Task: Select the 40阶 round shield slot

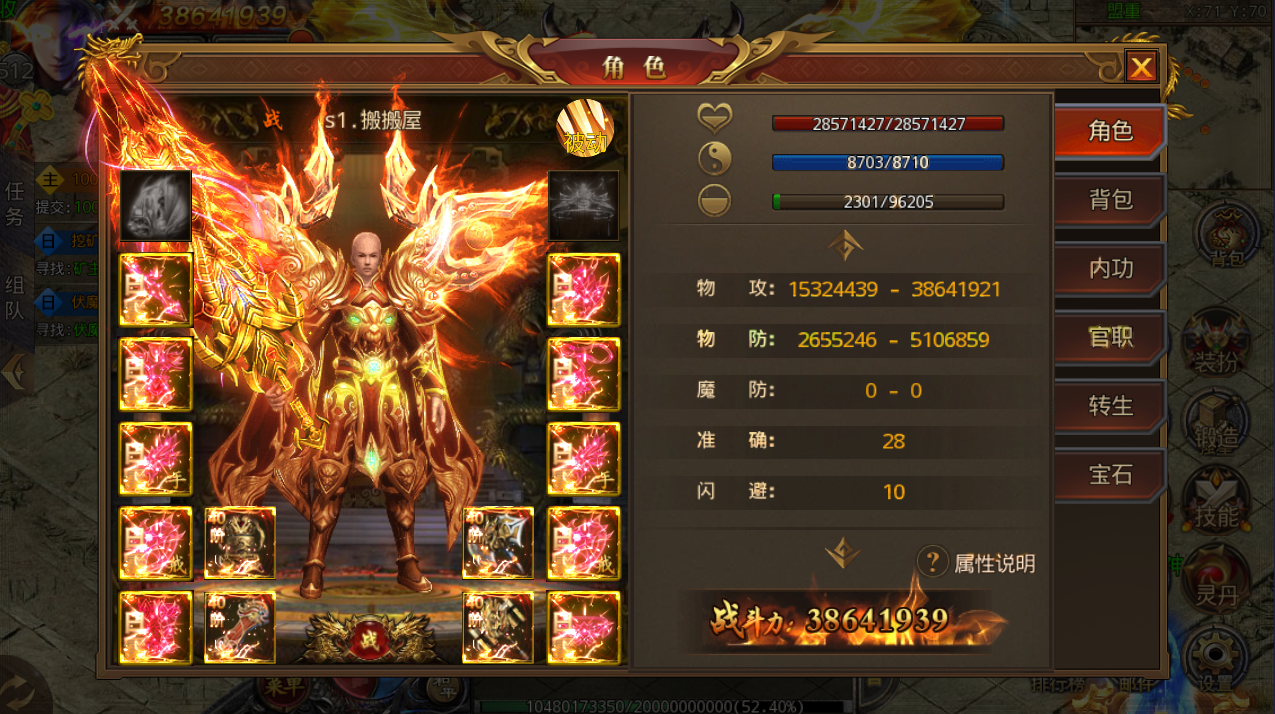Action: pyautogui.click(x=498, y=542)
